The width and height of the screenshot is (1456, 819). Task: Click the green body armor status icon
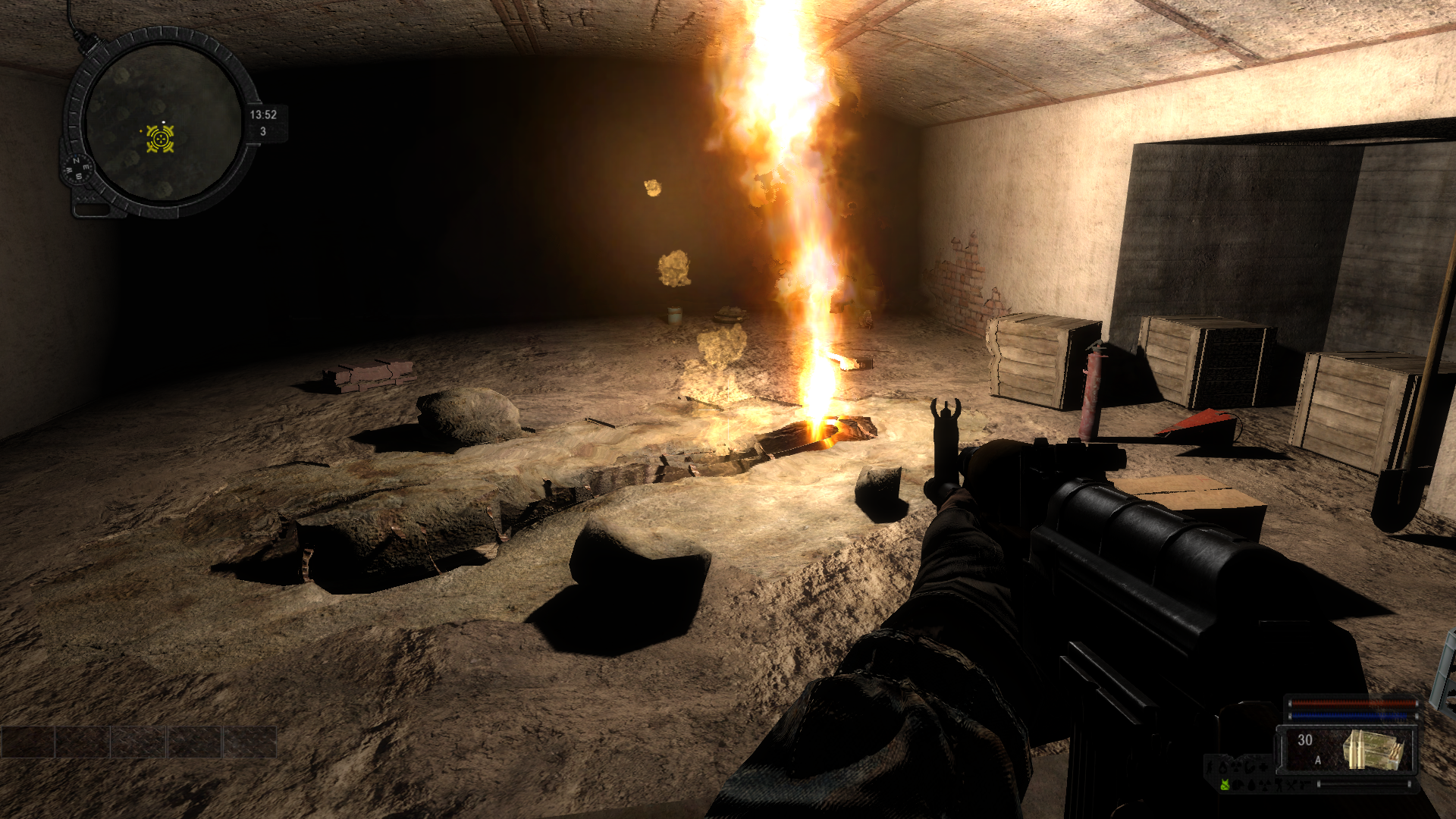click(1224, 786)
